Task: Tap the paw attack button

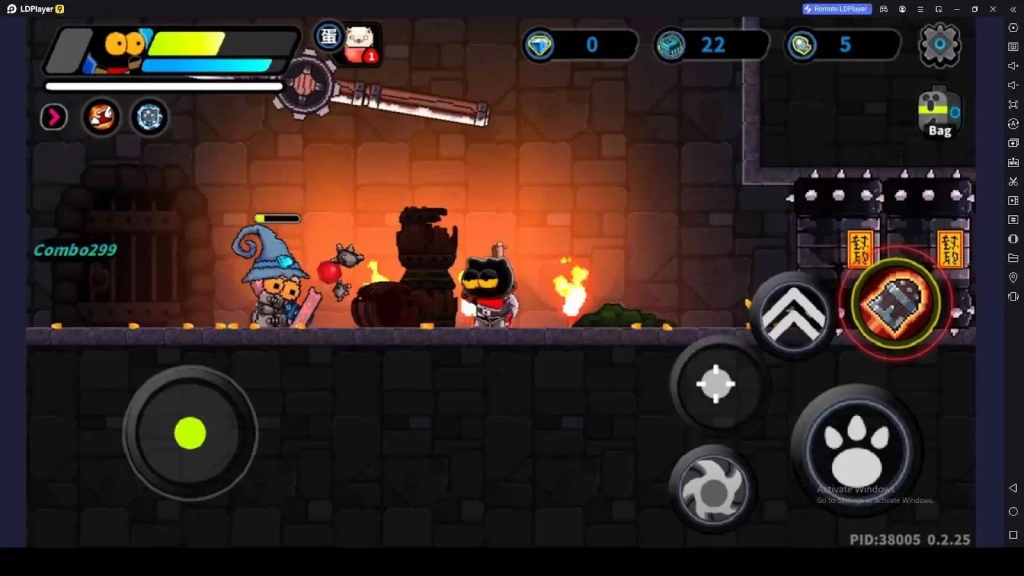Action: click(x=855, y=449)
